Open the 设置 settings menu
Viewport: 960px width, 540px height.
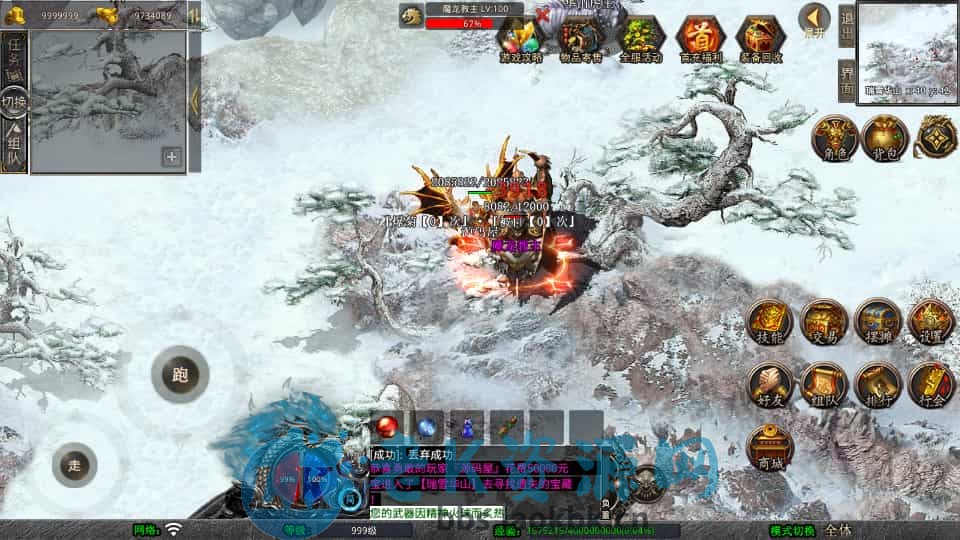(x=931, y=322)
